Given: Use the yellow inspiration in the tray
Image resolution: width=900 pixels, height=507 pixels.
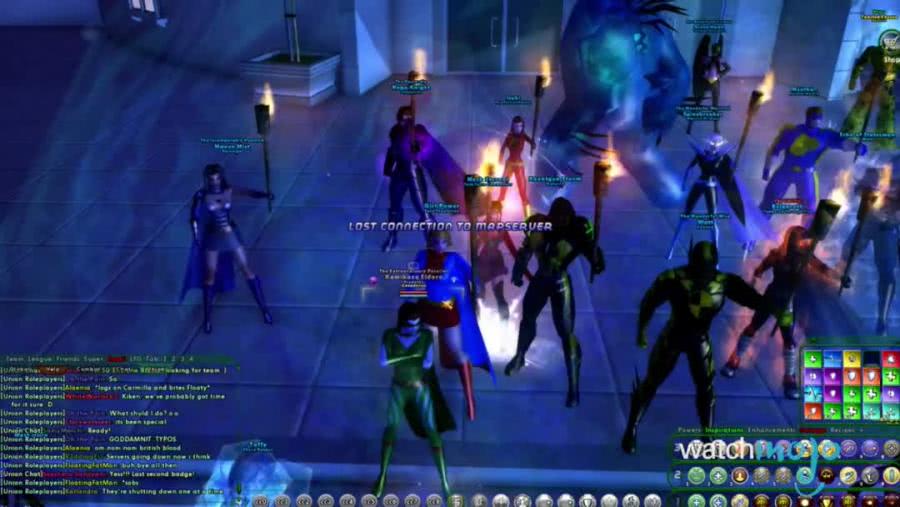Looking at the screenshot, I should tap(852, 358).
